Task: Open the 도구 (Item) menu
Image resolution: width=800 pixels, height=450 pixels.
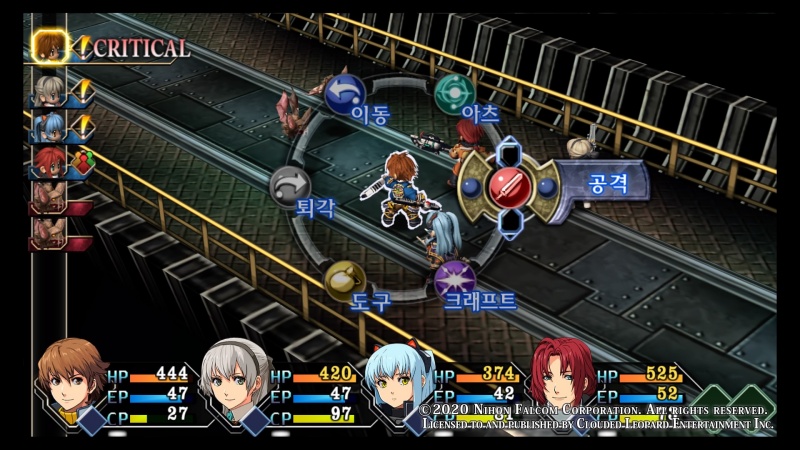Action: 344,281
